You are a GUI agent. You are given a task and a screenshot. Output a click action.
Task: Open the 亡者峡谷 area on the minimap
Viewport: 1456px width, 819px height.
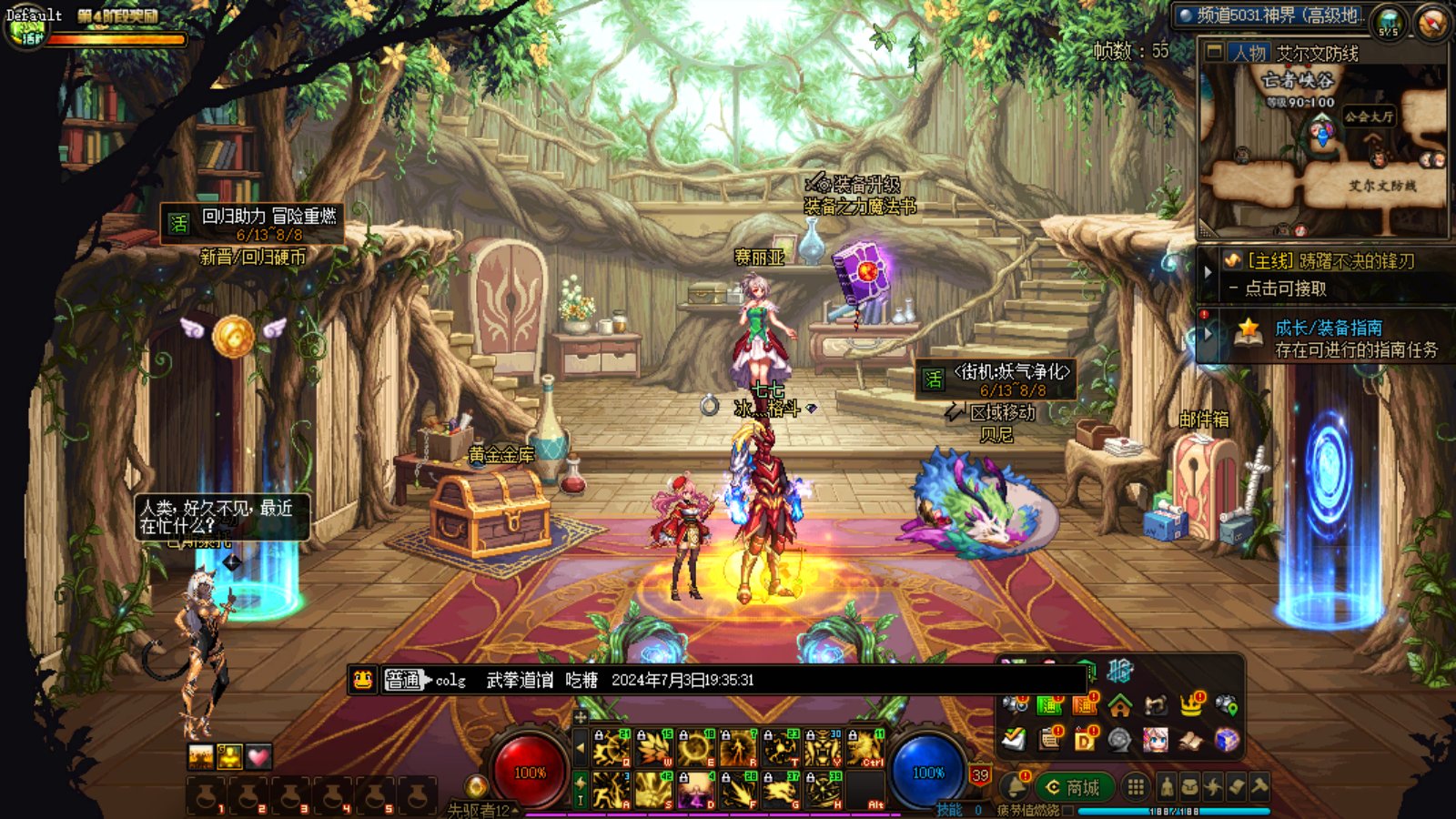(1299, 82)
